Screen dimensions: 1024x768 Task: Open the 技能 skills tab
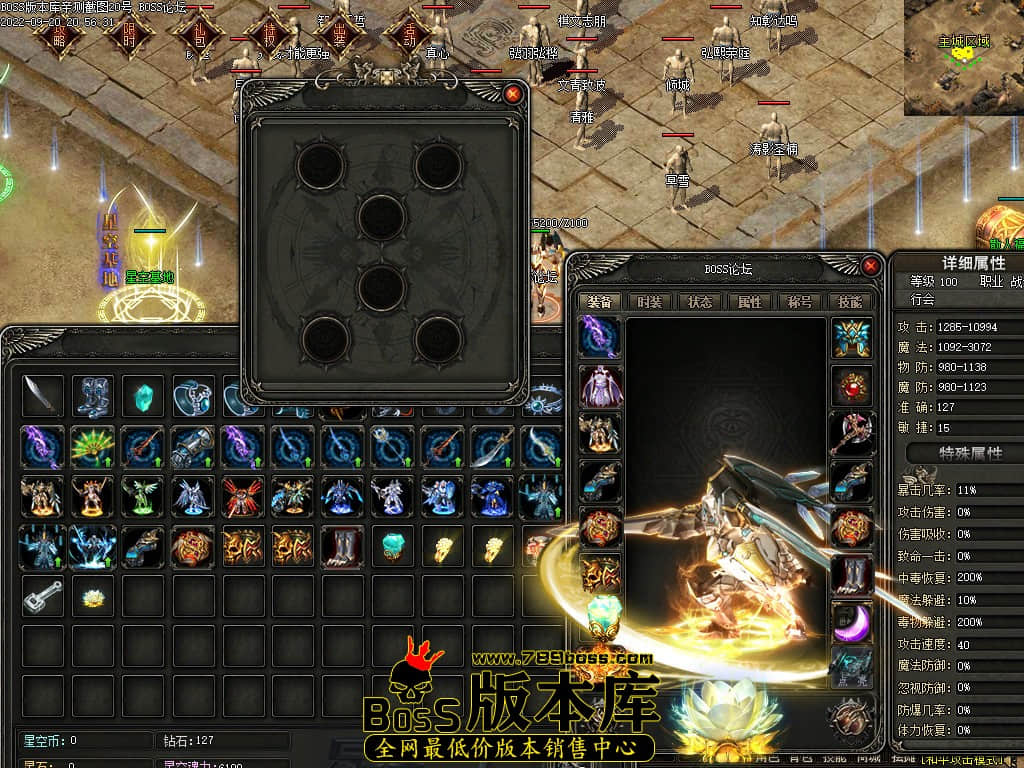pos(849,301)
